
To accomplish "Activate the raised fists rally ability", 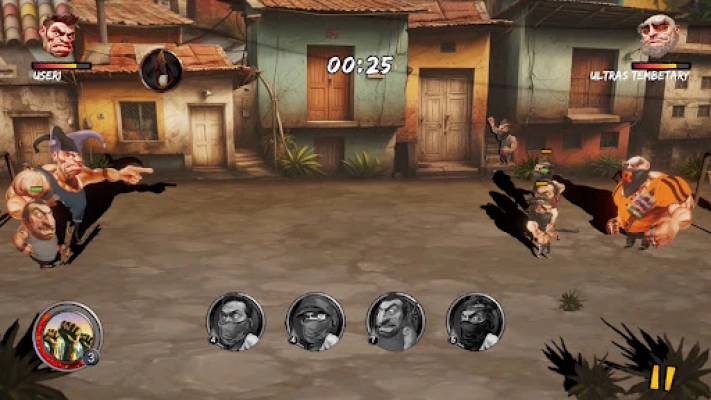I will tap(68, 336).
